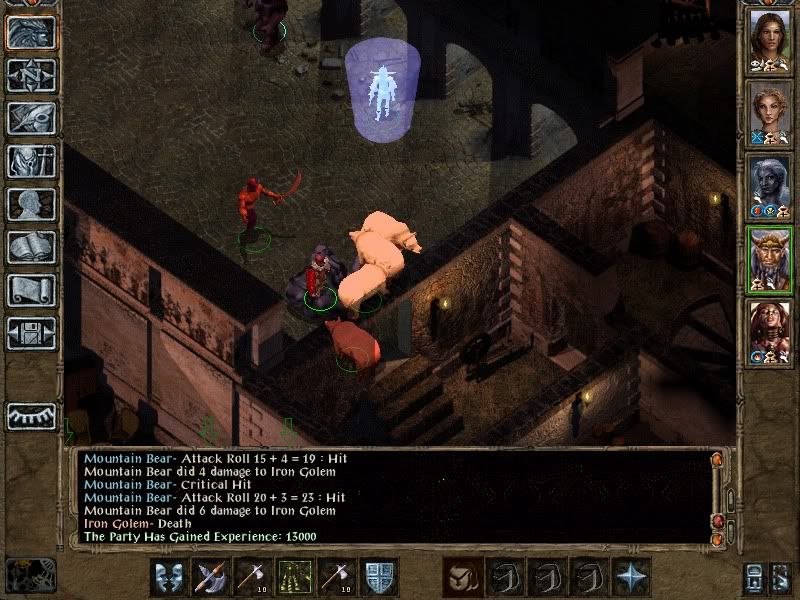Return to the game view button

(x=30, y=32)
